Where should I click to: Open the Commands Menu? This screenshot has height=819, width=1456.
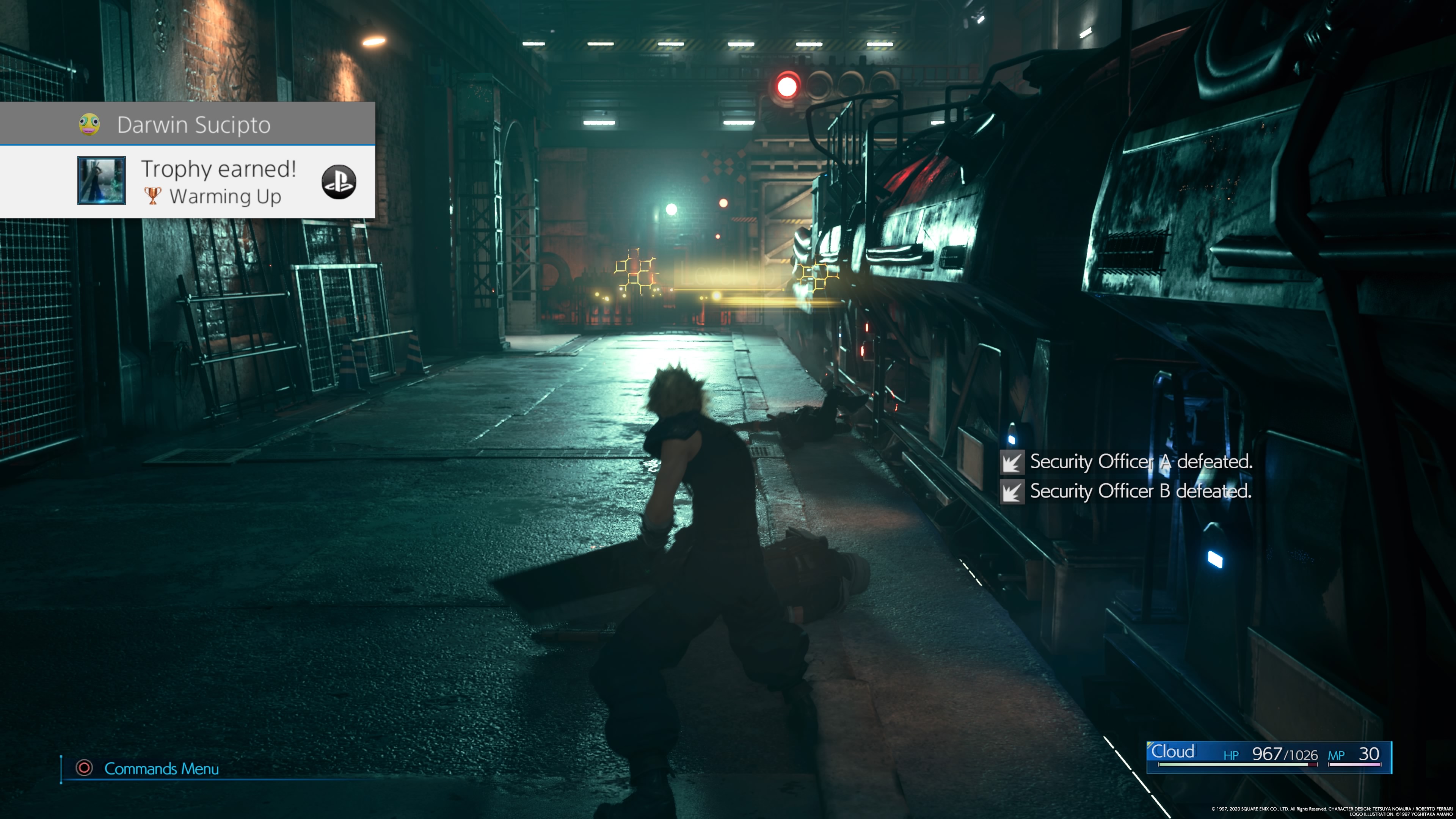tap(161, 769)
